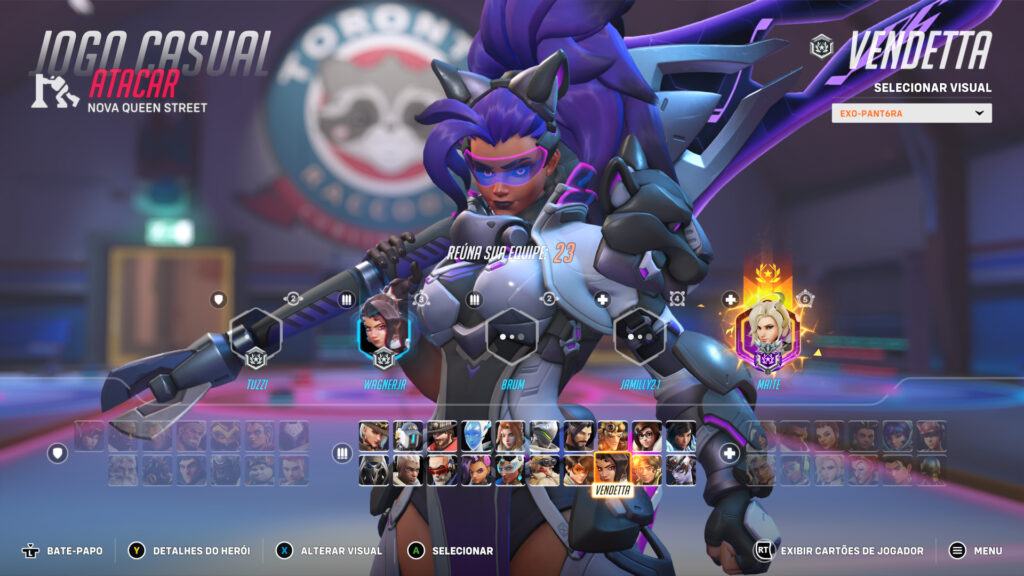Pick Genji from the roster
Viewport: 1024px width, 576px height.
(544, 435)
